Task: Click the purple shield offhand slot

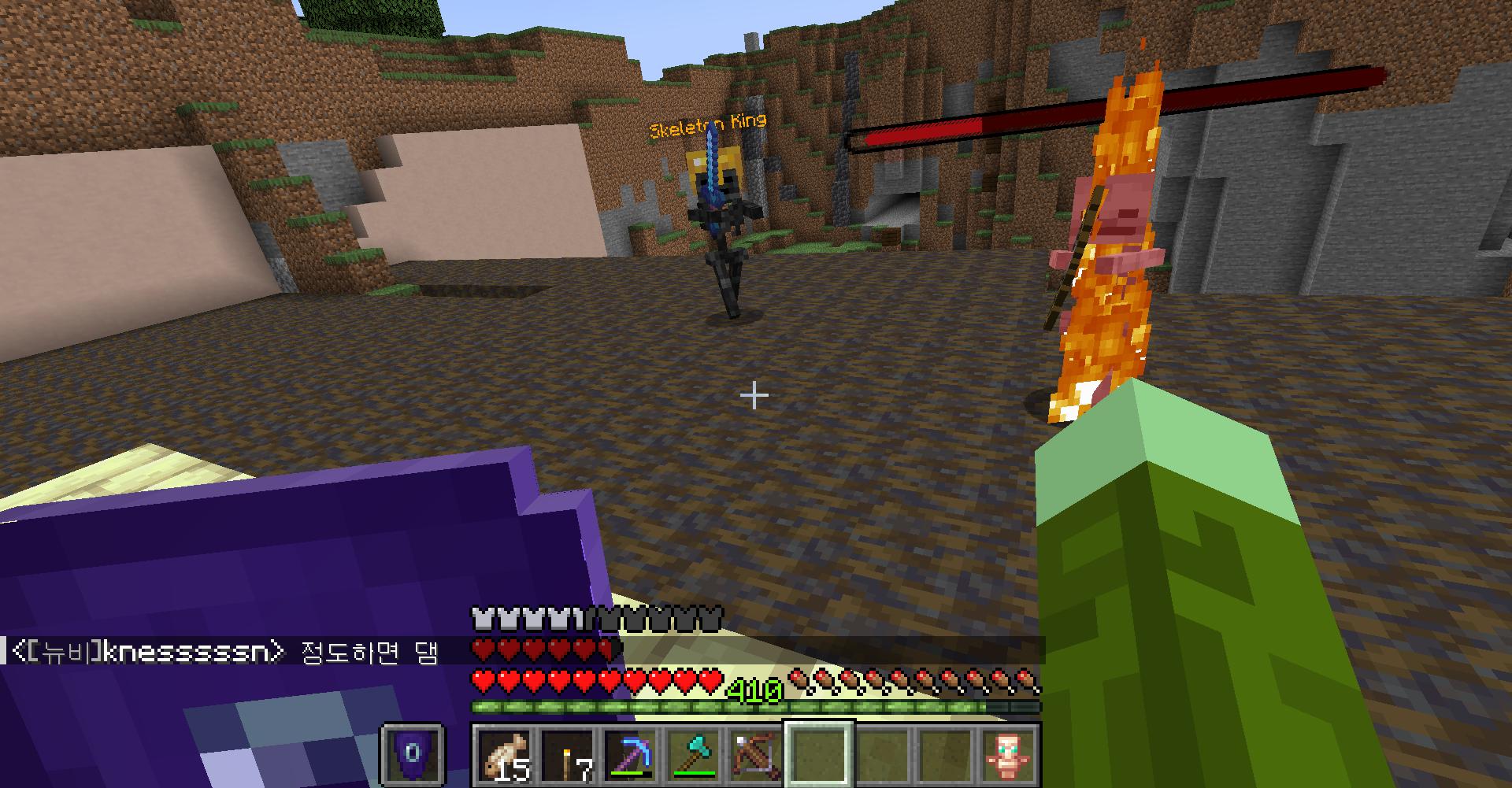Action: coord(413,755)
